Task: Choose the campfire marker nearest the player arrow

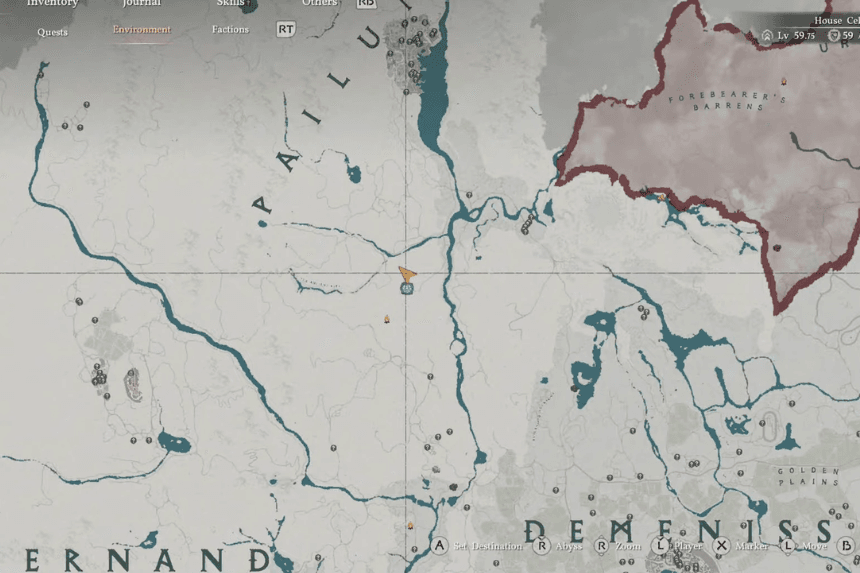Action: tap(387, 320)
